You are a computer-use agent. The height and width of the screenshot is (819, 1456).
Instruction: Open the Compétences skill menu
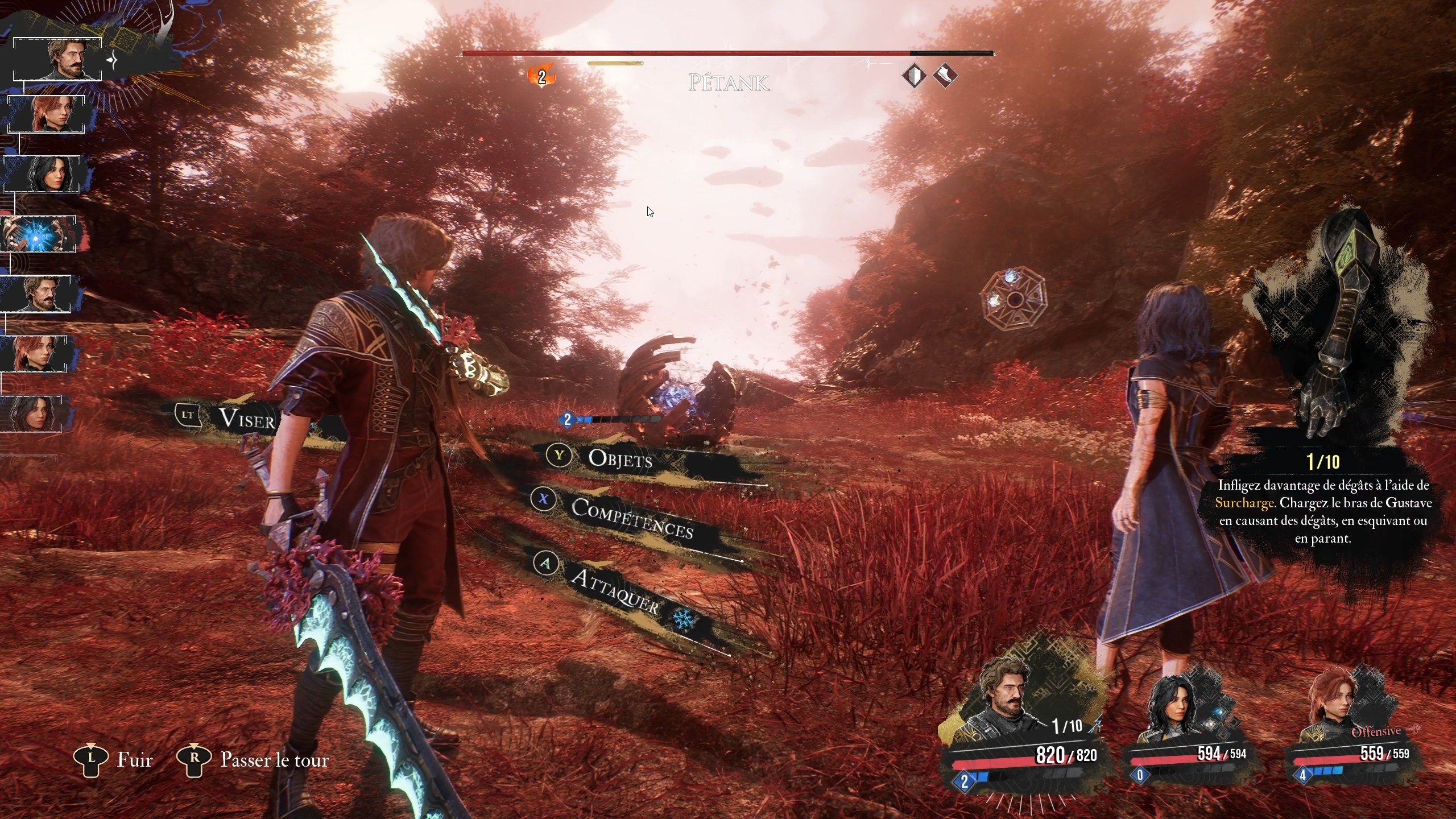pos(631,516)
